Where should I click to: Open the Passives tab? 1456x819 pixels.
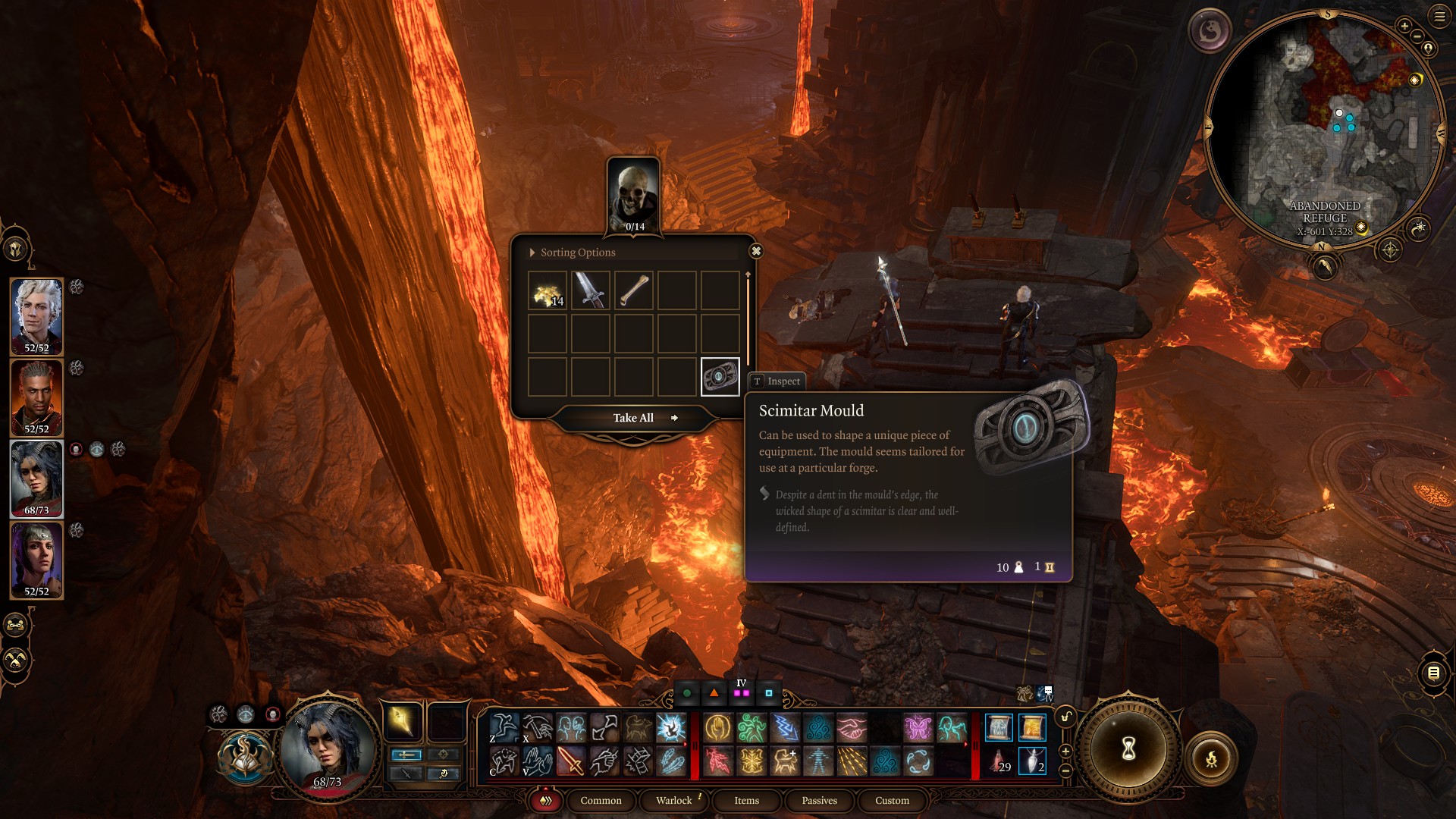(x=818, y=801)
